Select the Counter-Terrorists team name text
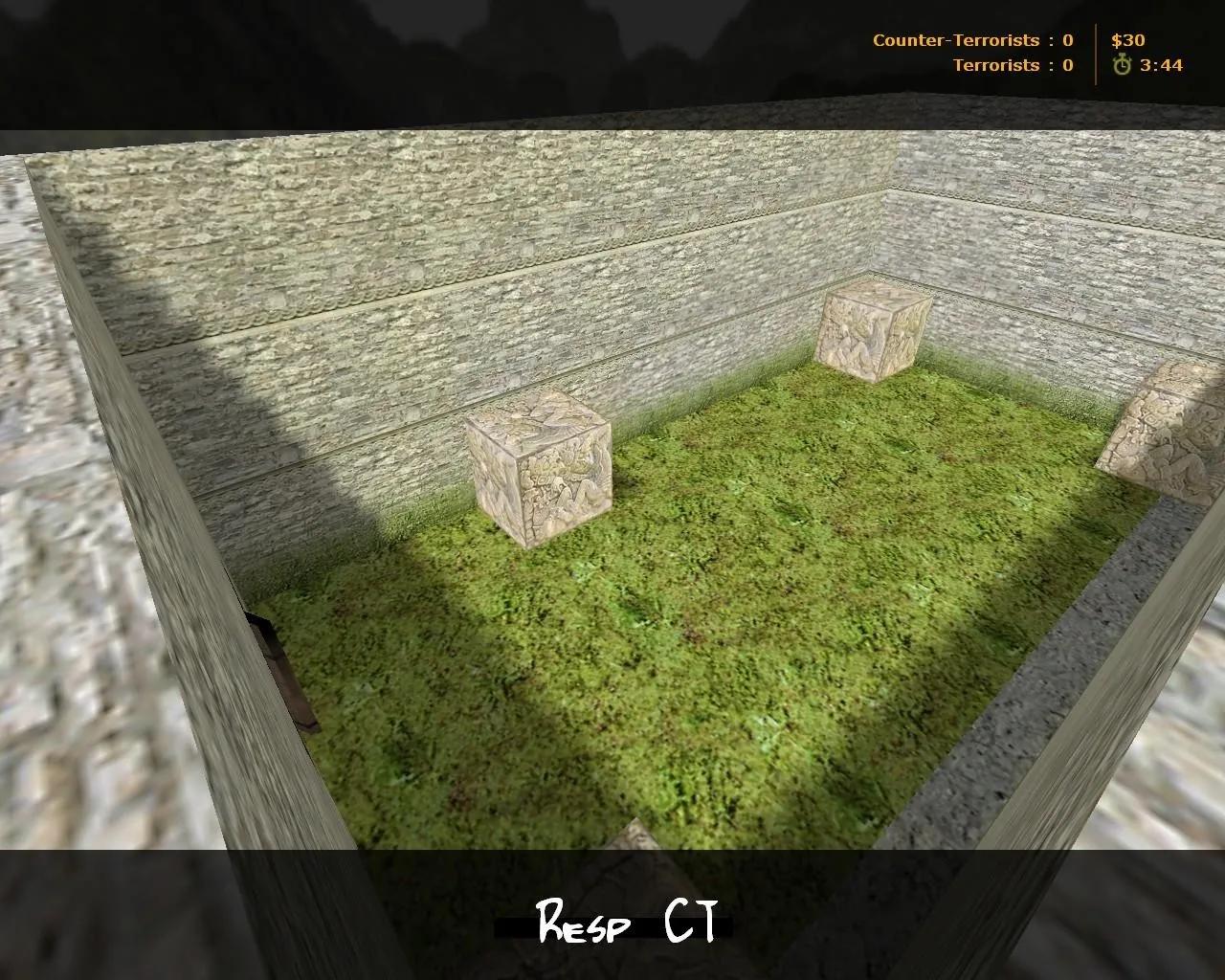Viewport: 1225px width, 980px height. [954, 40]
